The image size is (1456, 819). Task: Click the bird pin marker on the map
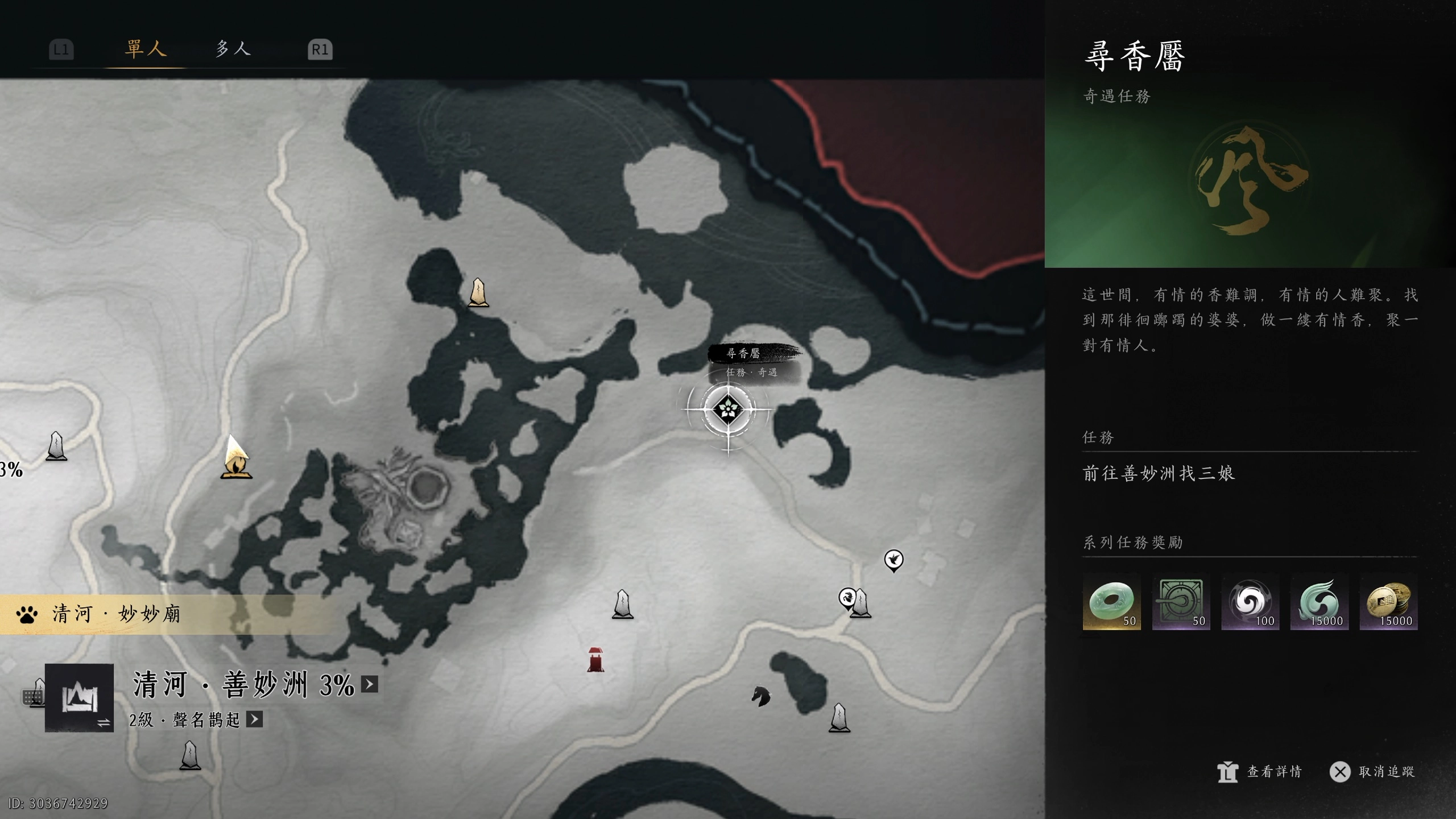(x=894, y=560)
